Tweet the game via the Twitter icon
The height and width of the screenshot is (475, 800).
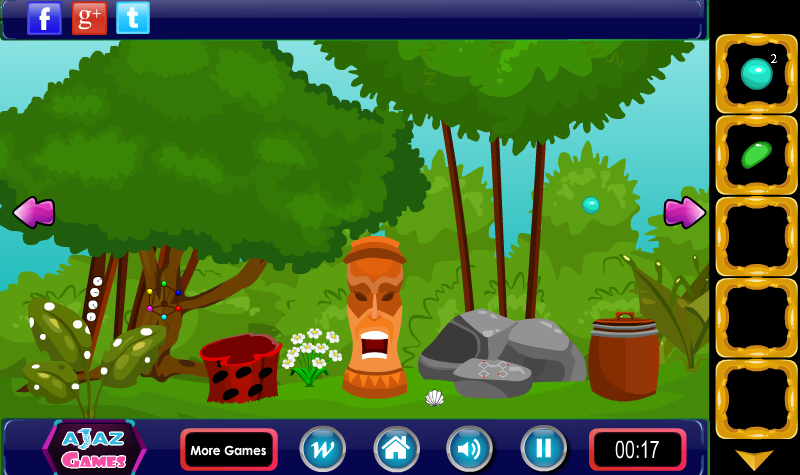pos(133,18)
